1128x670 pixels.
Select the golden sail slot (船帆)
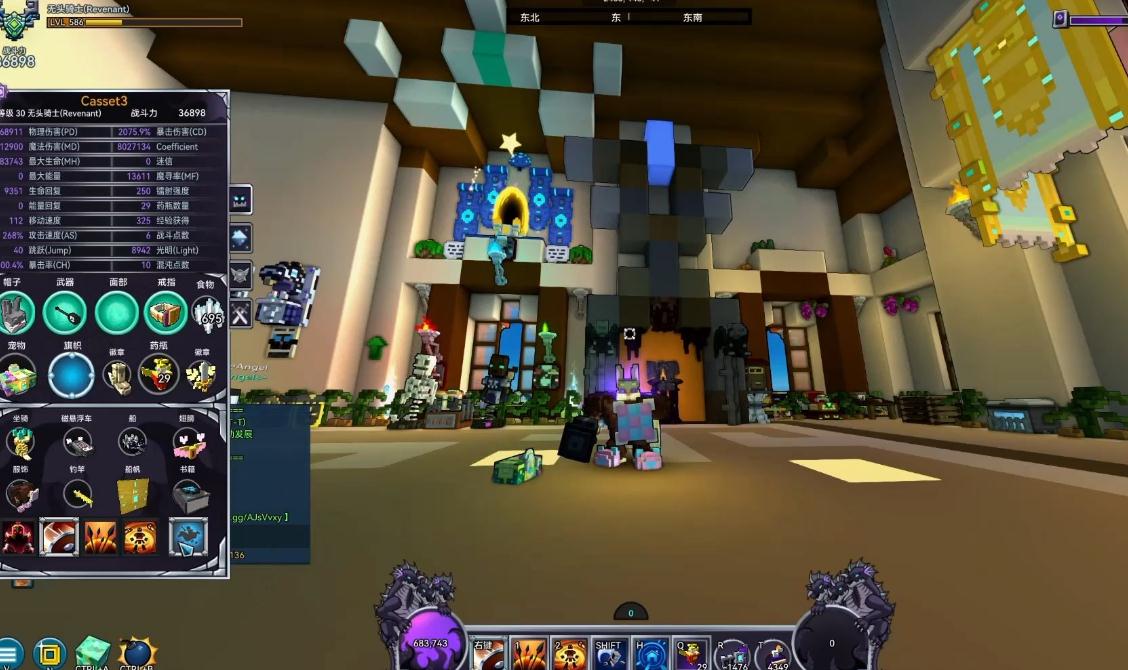coord(133,493)
